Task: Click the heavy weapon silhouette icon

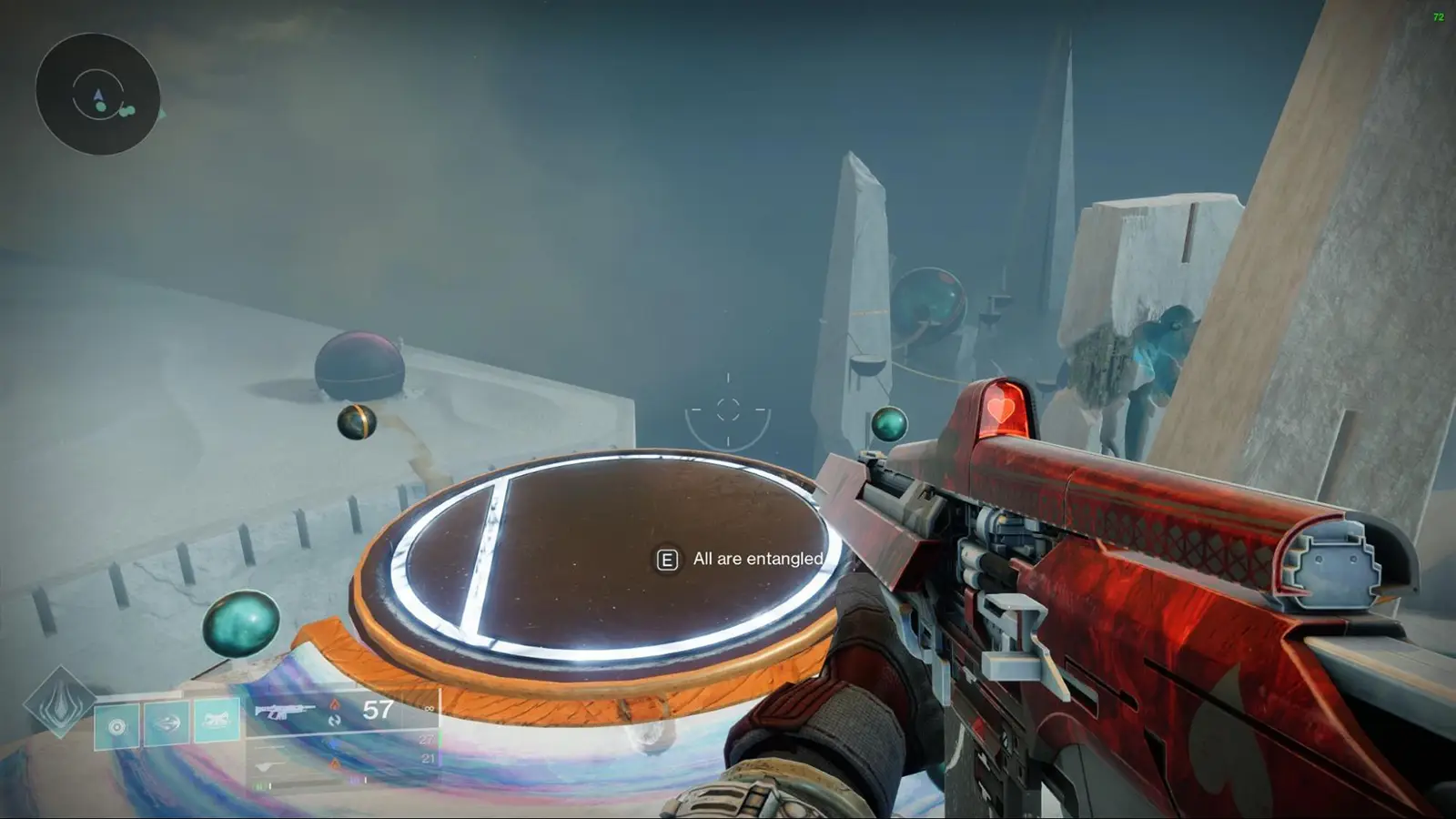Action: pos(268,766)
